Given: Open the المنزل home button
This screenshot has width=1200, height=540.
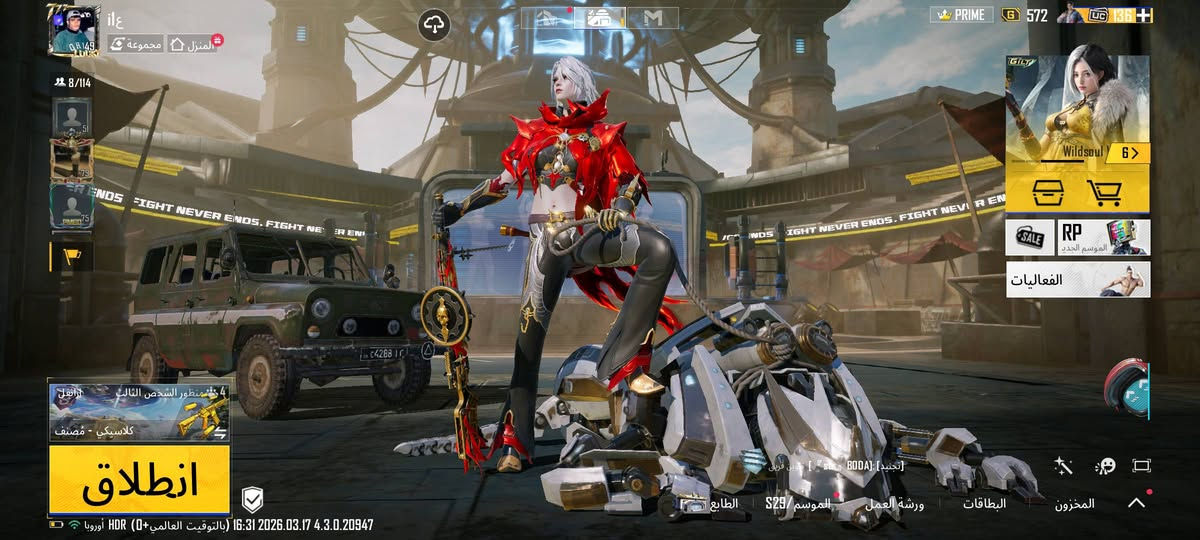Looking at the screenshot, I should 193,44.
